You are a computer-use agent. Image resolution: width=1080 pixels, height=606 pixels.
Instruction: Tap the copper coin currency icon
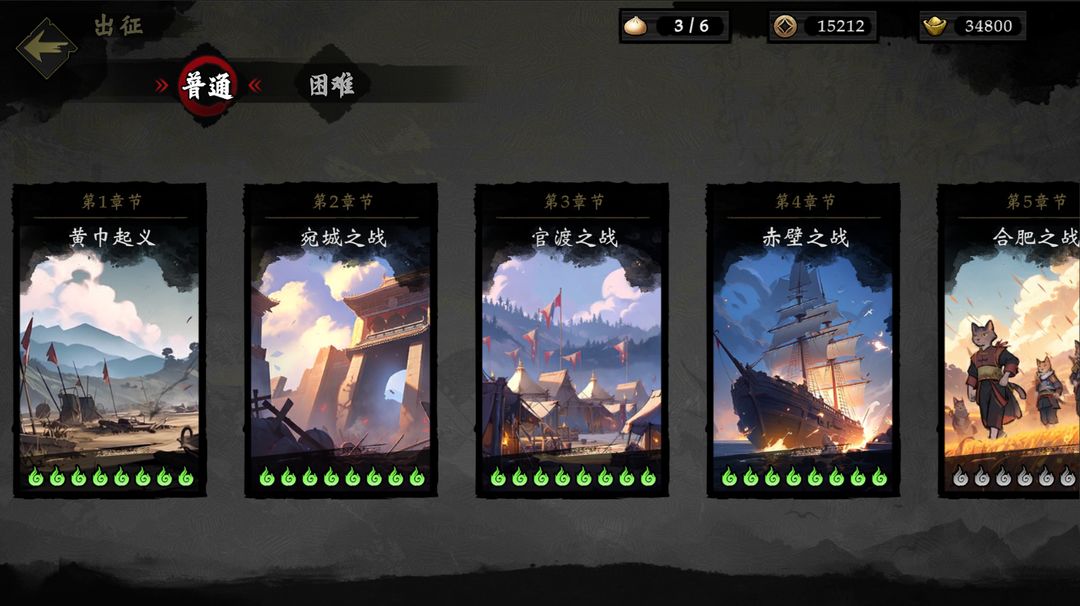tap(785, 26)
